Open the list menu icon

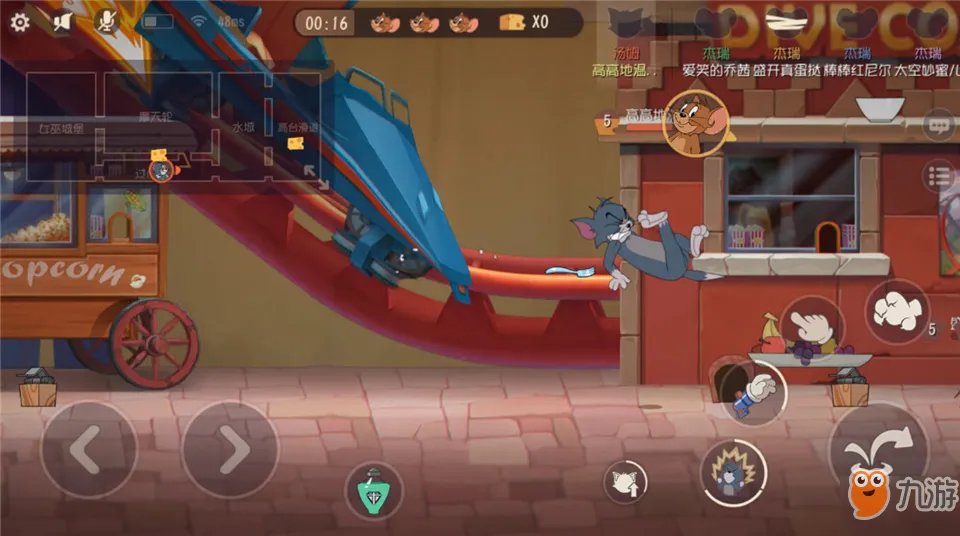pyautogui.click(x=939, y=177)
